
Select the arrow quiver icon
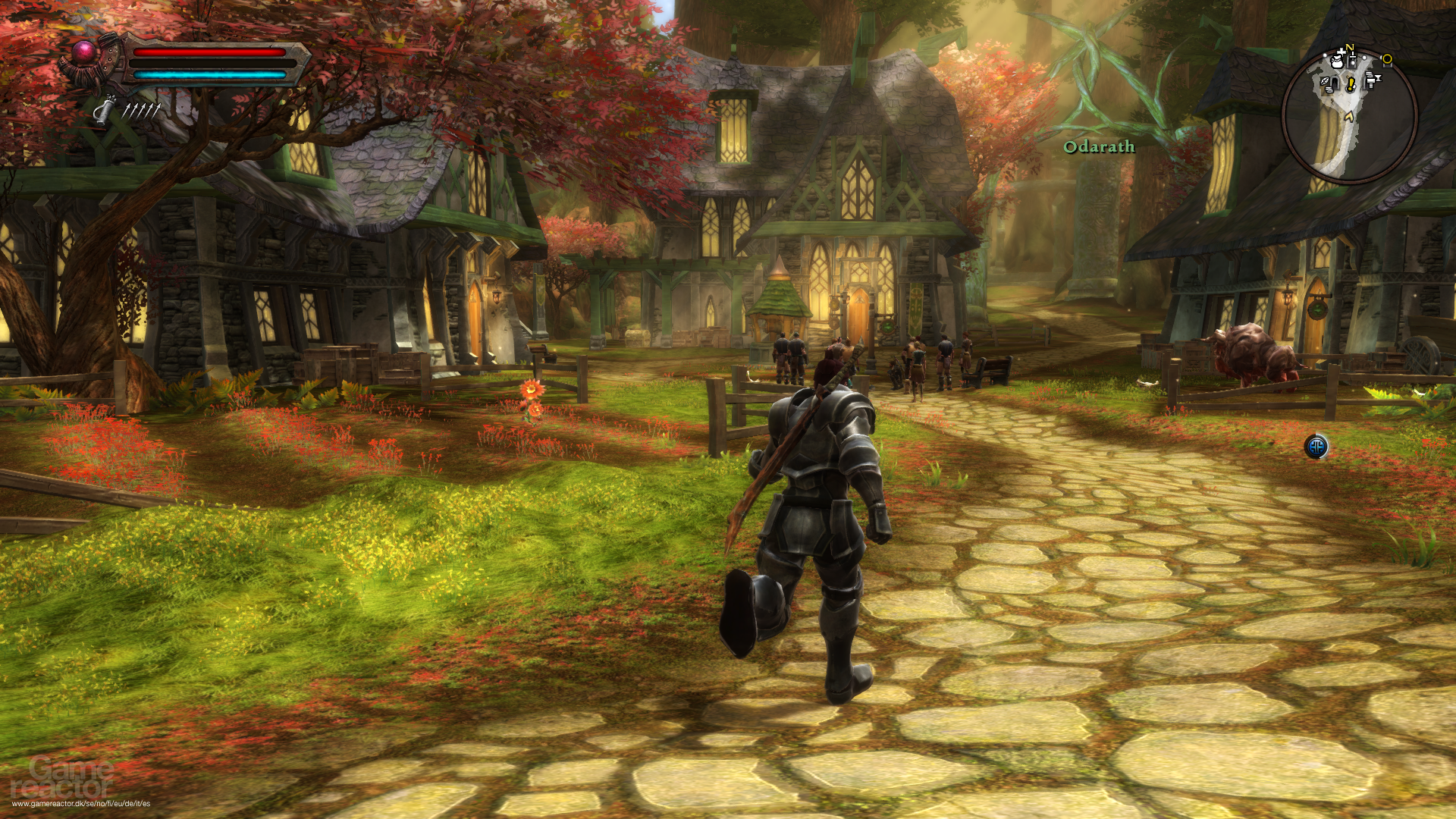coord(105,111)
